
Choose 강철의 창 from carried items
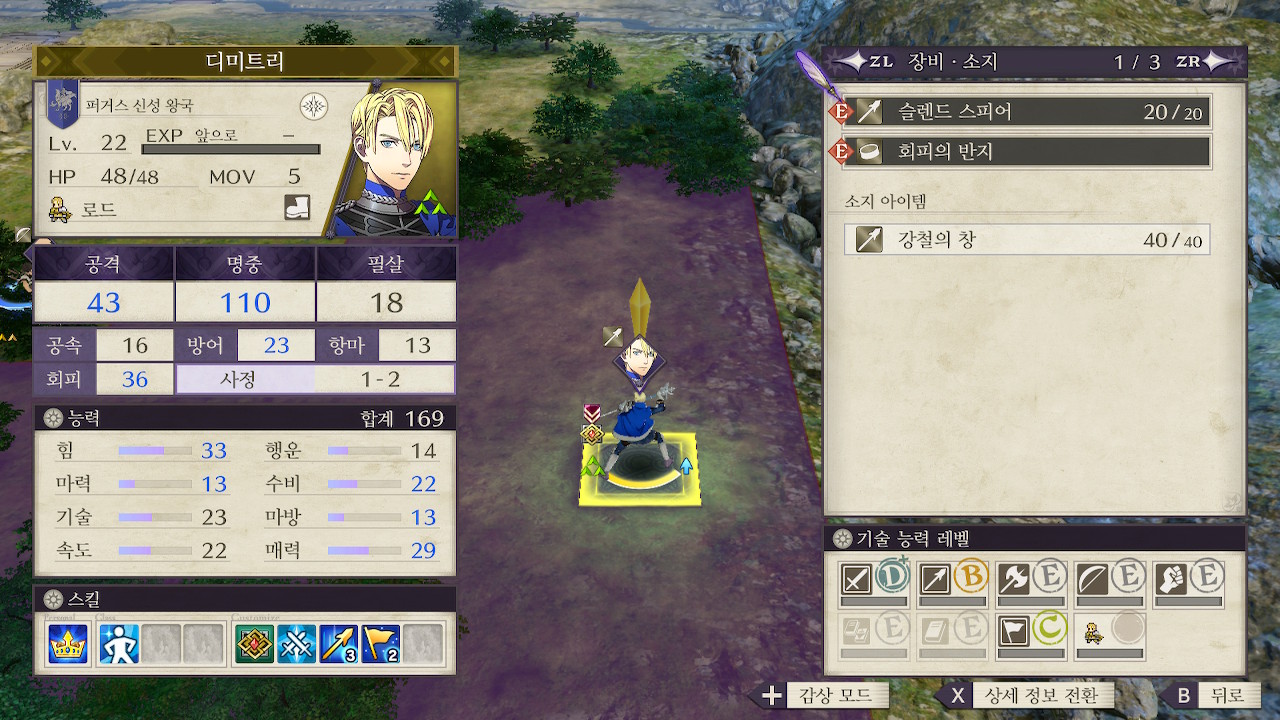click(x=1027, y=240)
